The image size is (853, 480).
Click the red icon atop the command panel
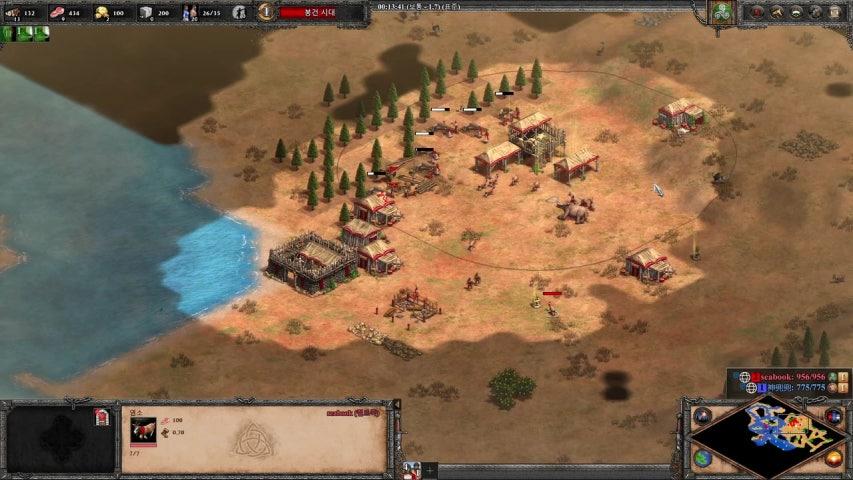click(x=101, y=416)
